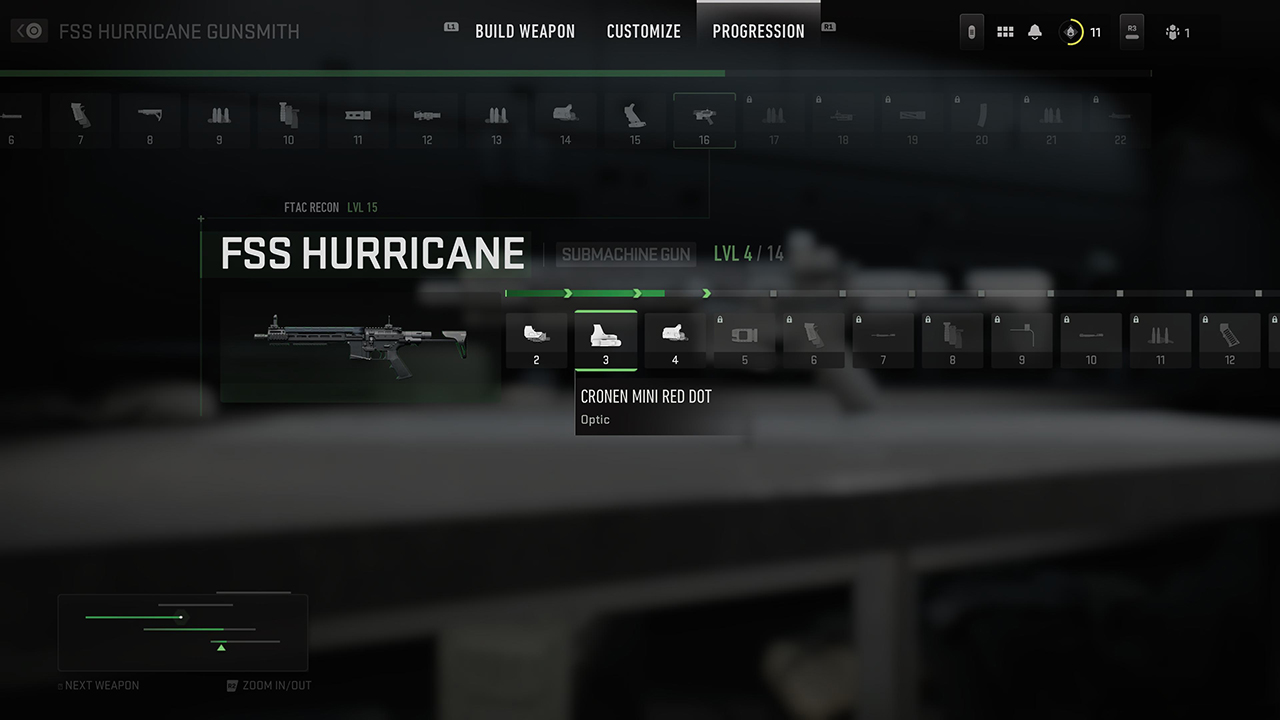Select the Cronen Mini Red Dot level 3 slot
This screenshot has width=1280, height=720.
pyautogui.click(x=606, y=341)
